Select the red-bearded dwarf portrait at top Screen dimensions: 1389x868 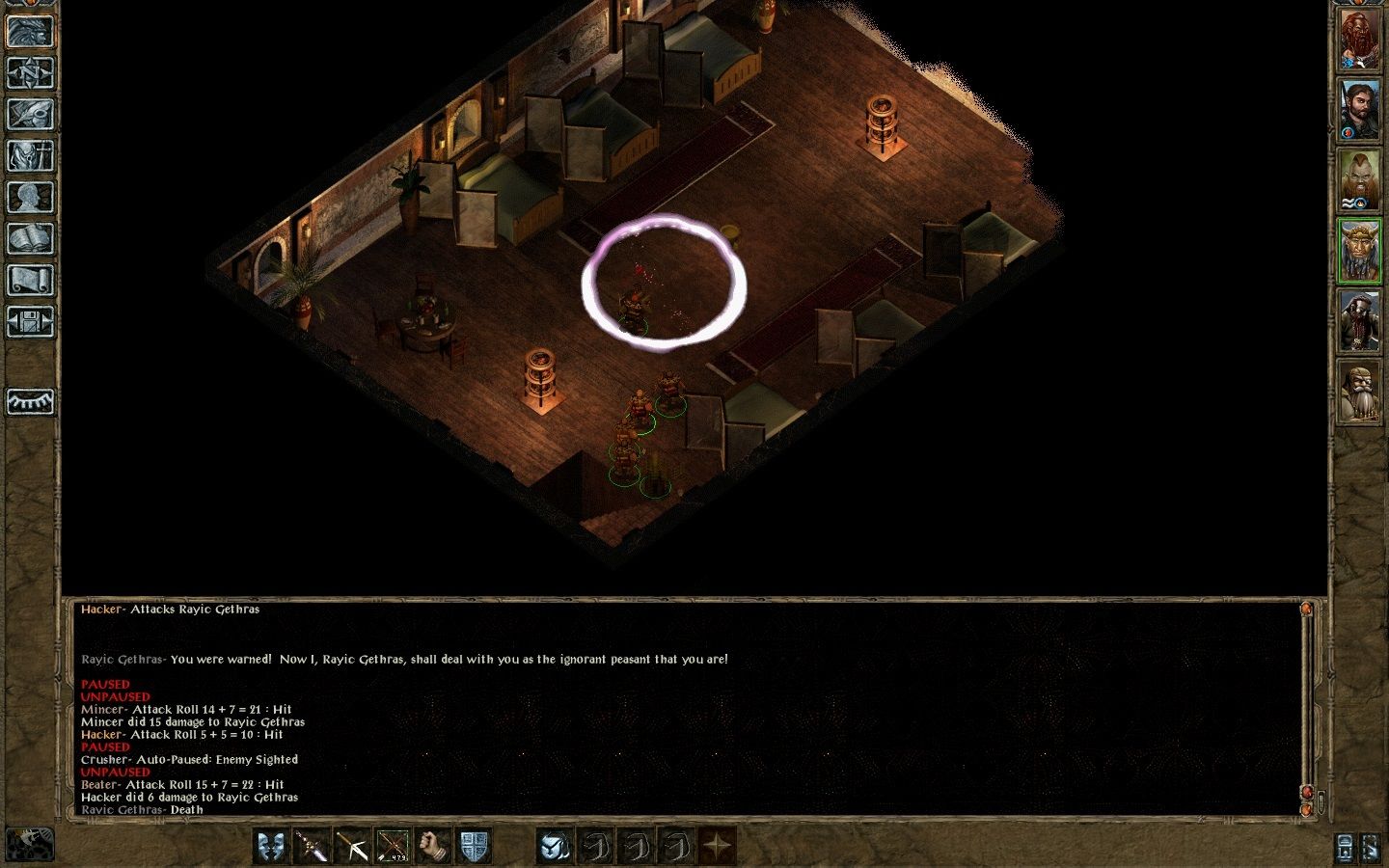(1358, 40)
